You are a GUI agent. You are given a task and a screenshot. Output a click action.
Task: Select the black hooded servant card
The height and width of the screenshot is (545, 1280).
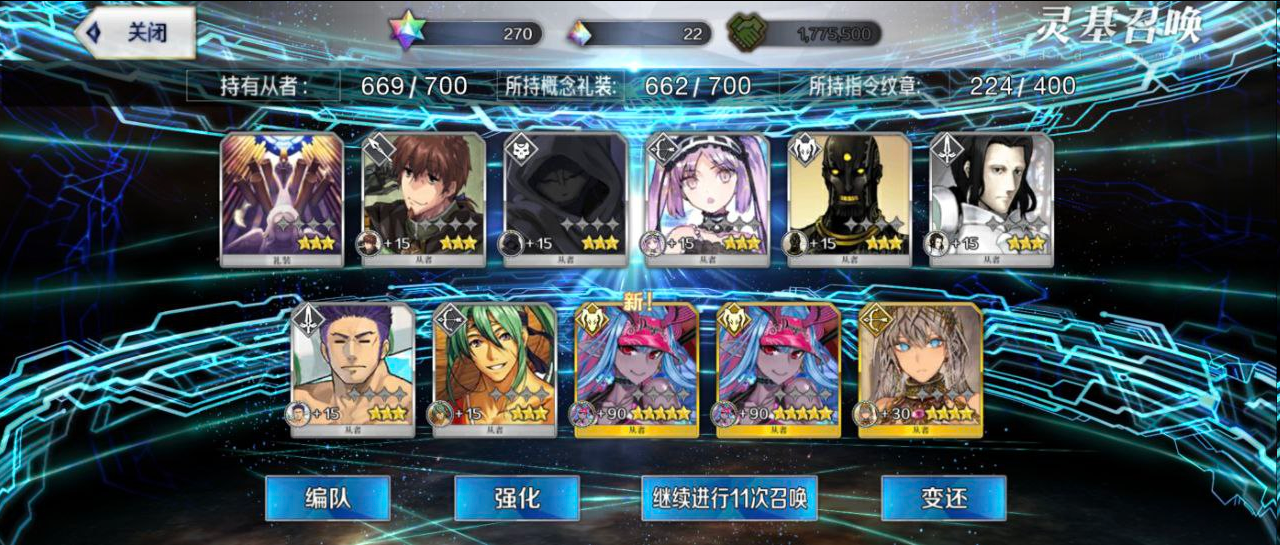566,199
